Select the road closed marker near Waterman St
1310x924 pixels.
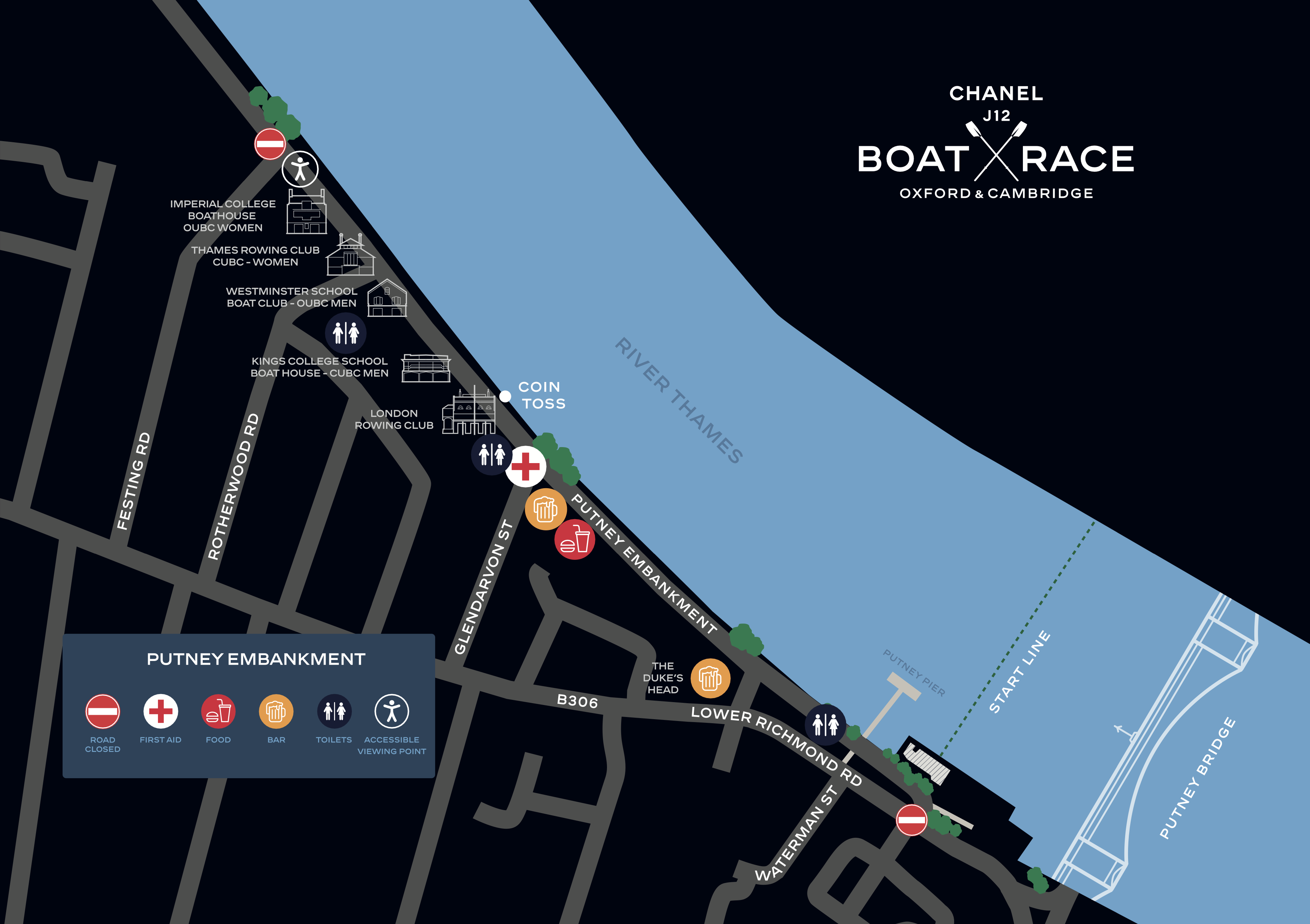[x=911, y=820]
